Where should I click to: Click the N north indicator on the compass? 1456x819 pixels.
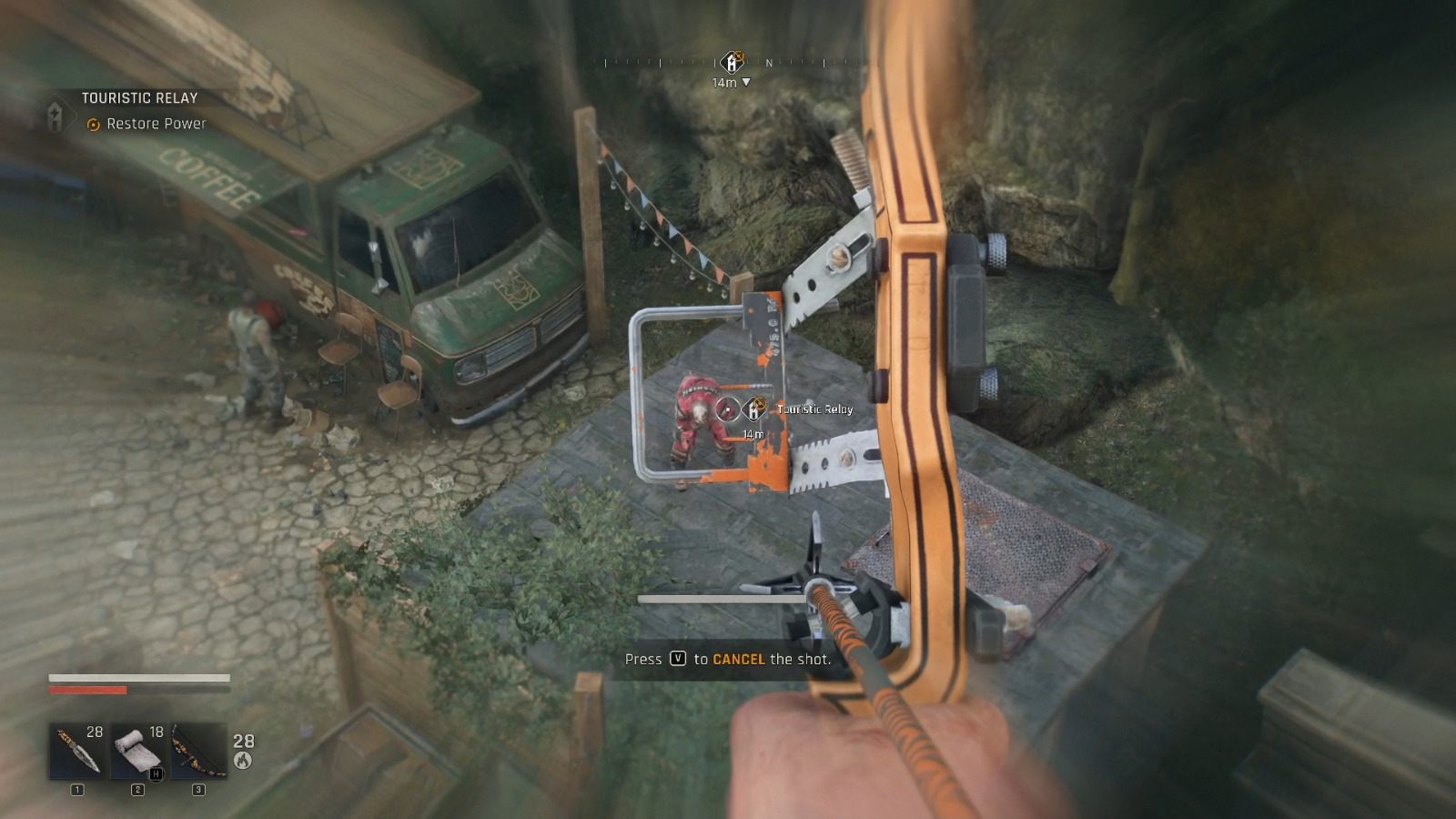coord(769,64)
